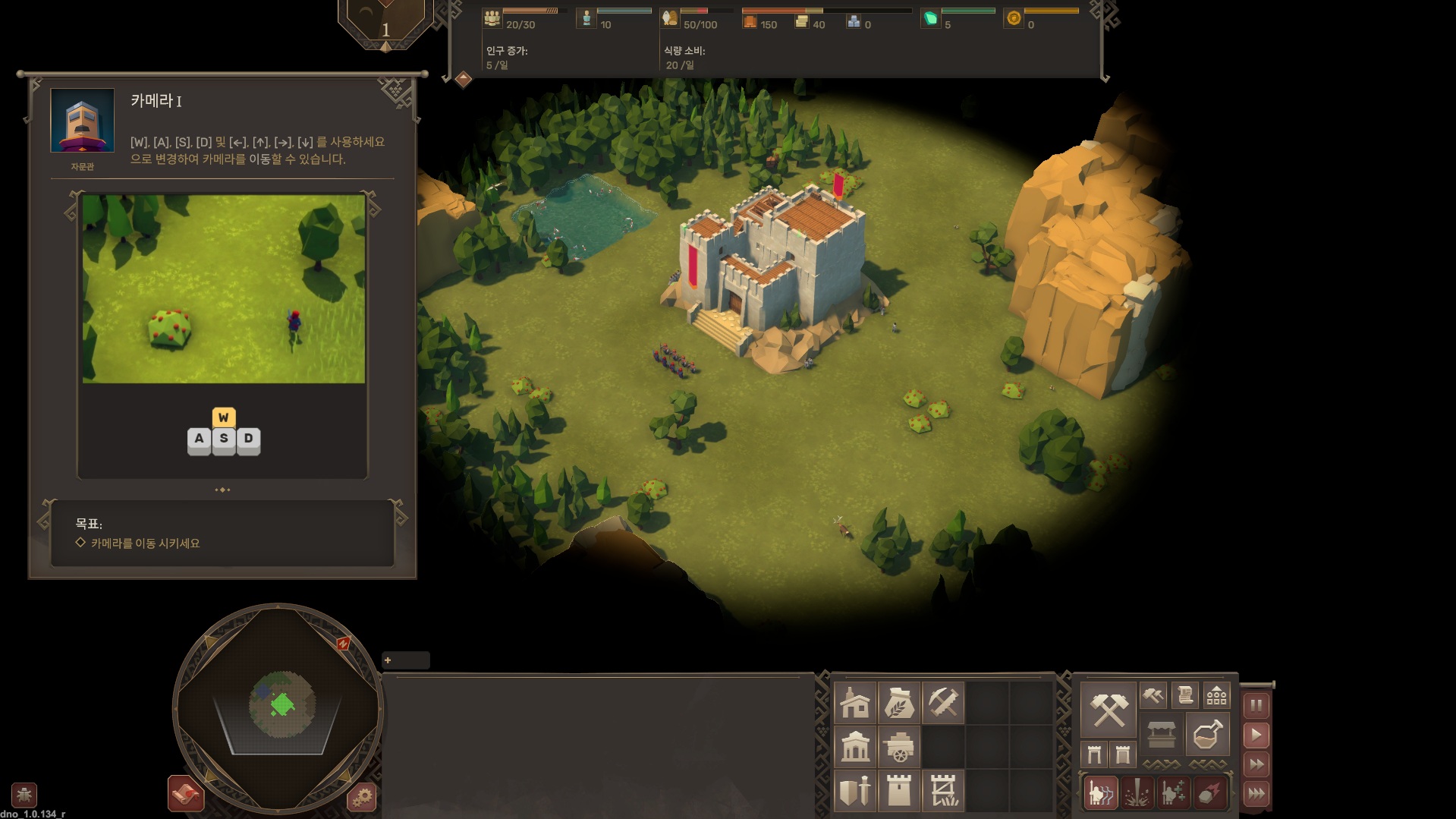This screenshot has width=1456, height=819.
Task: Open settings with the gear button
Action: (362, 796)
